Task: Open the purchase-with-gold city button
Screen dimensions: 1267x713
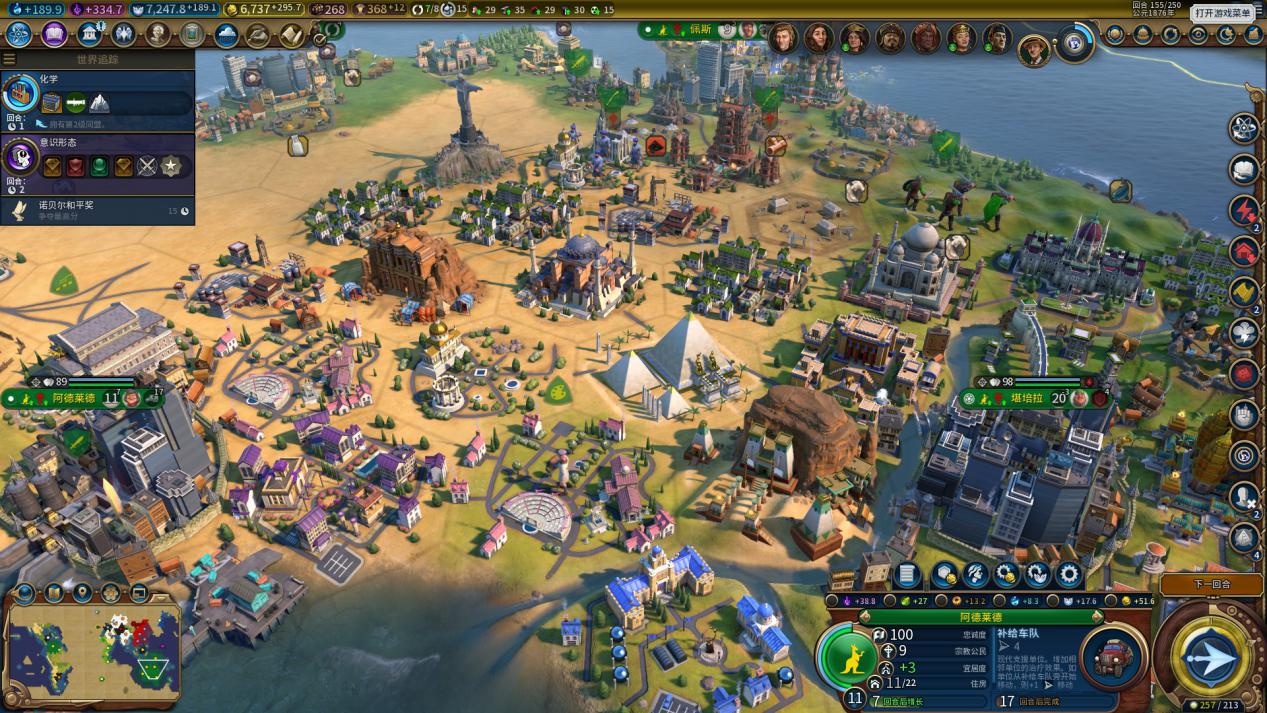Action: pos(1006,574)
